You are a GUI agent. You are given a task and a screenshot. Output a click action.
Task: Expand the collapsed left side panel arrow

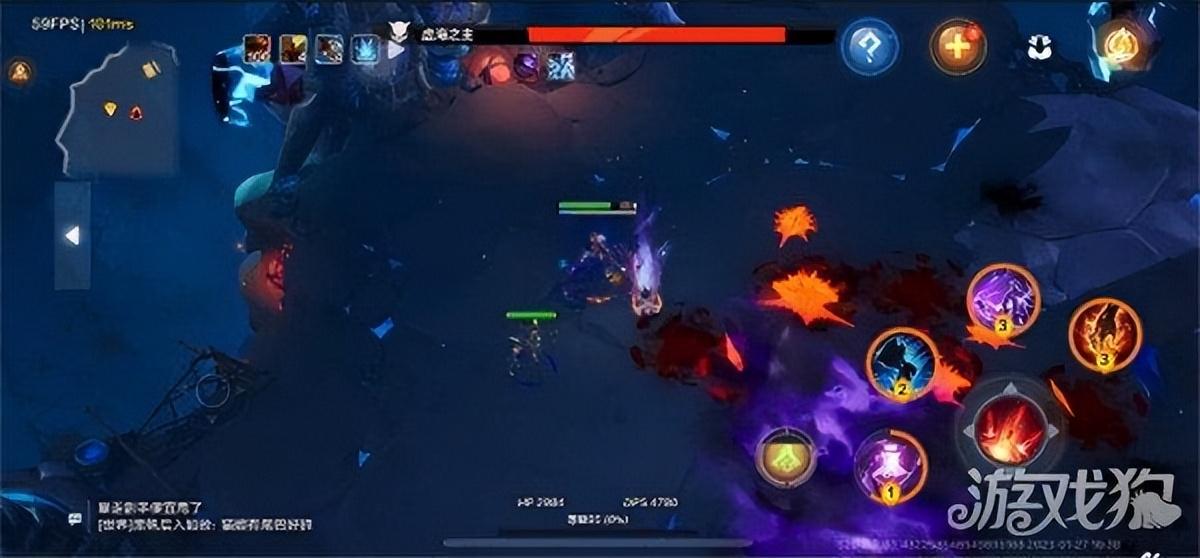tap(71, 235)
